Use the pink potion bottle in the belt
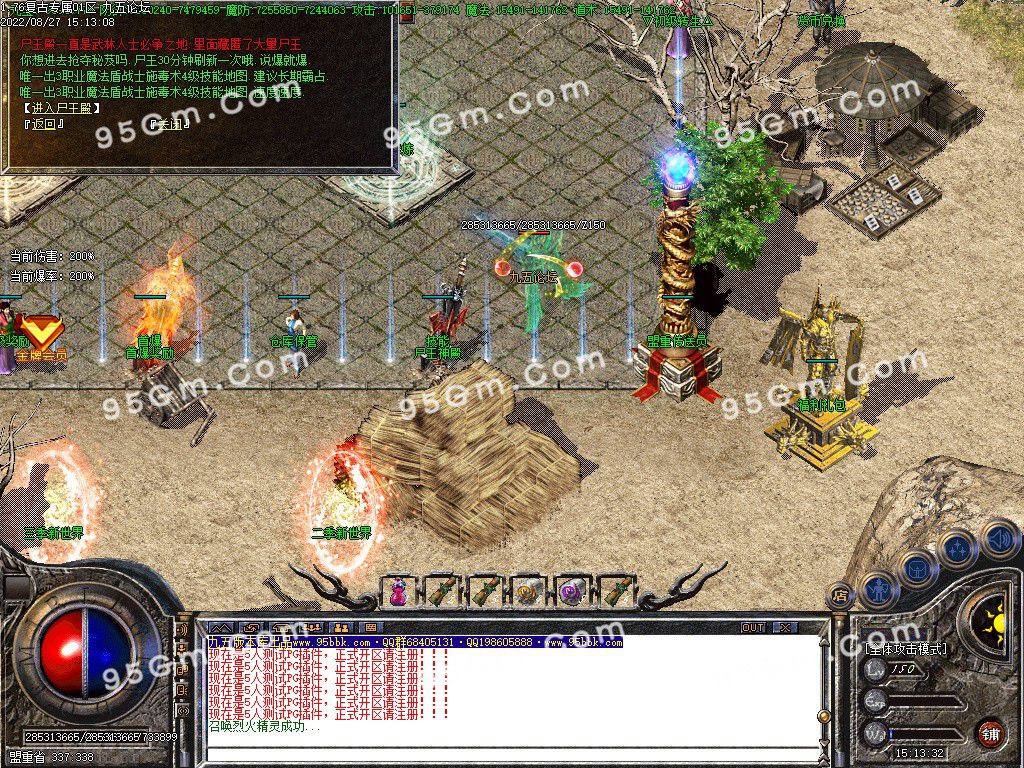1024x768 pixels. [x=398, y=591]
